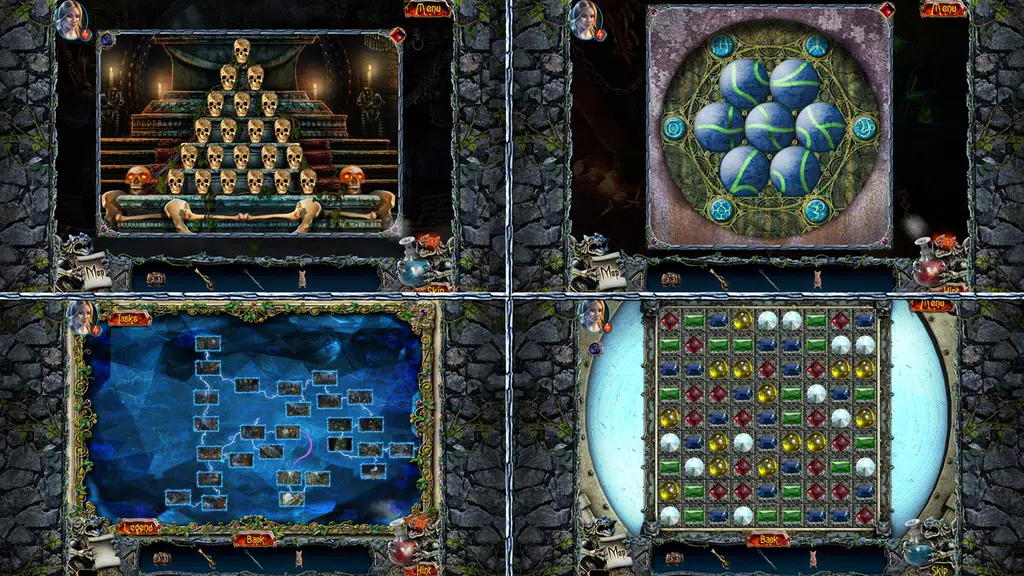The width and height of the screenshot is (1024, 576).
Task: Open the Menu on the blue orb puzzle screen
Action: 943,10
